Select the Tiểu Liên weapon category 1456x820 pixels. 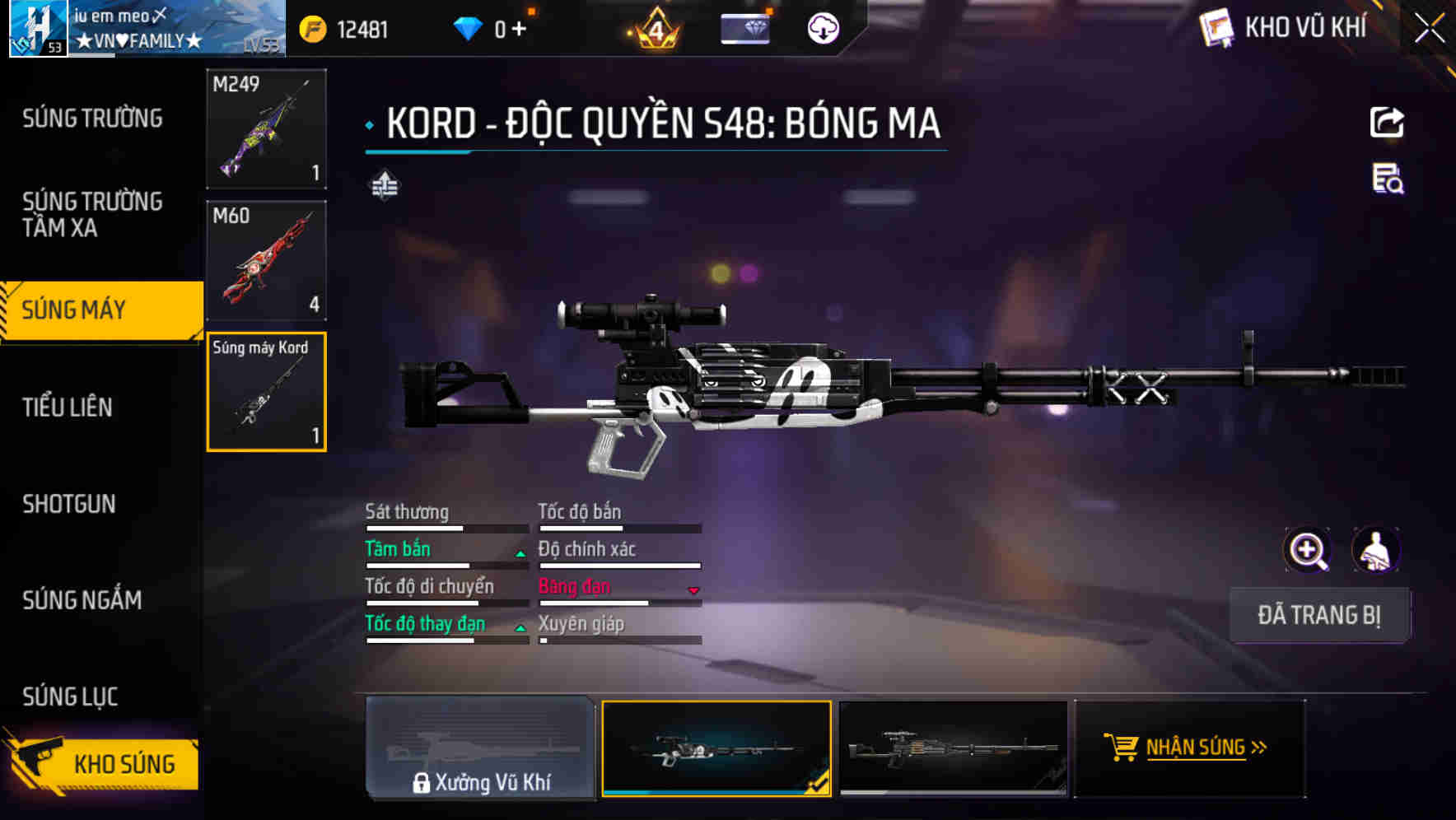pos(68,407)
